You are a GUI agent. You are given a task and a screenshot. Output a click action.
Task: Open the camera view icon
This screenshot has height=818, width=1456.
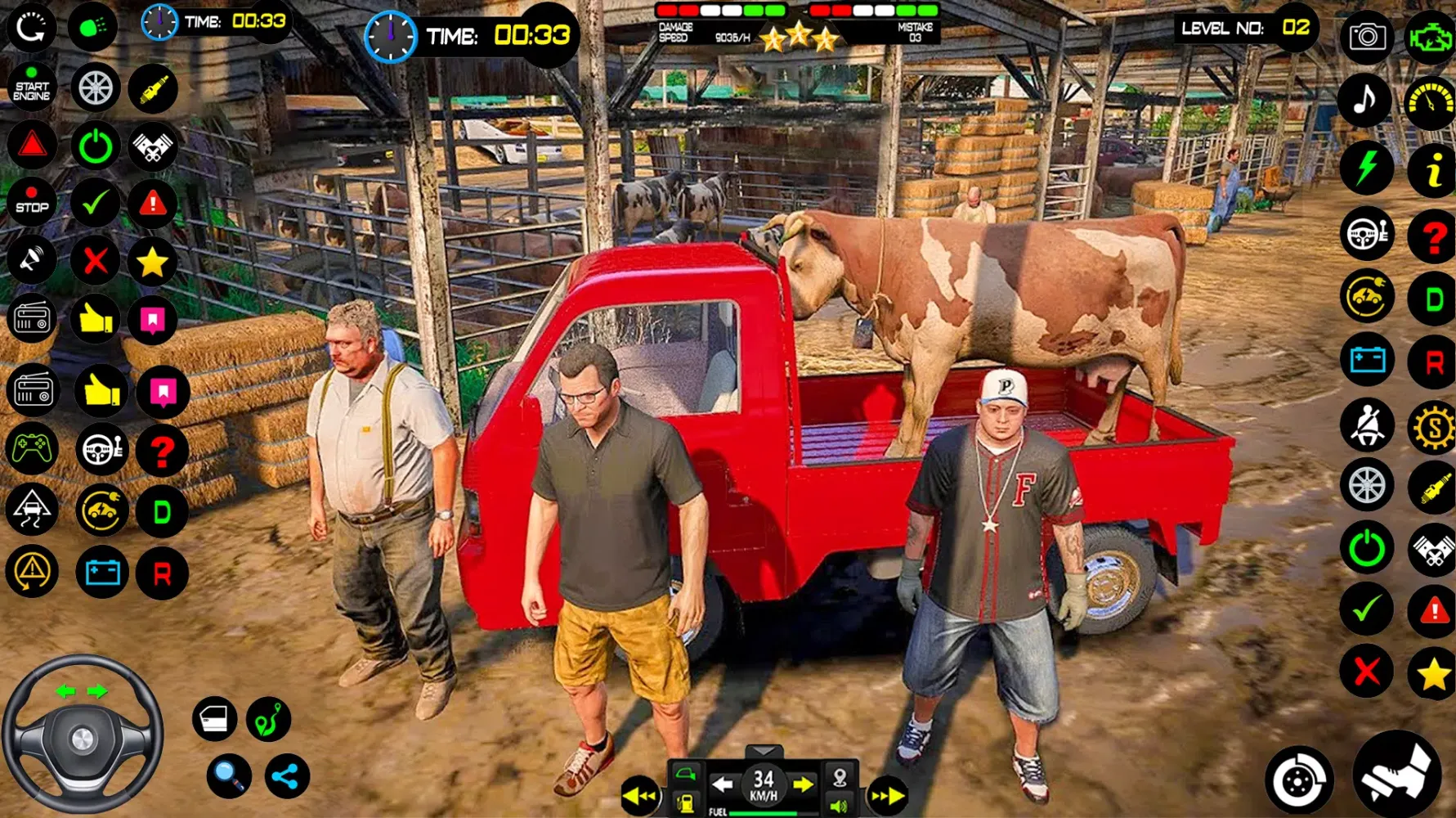coord(1367,37)
